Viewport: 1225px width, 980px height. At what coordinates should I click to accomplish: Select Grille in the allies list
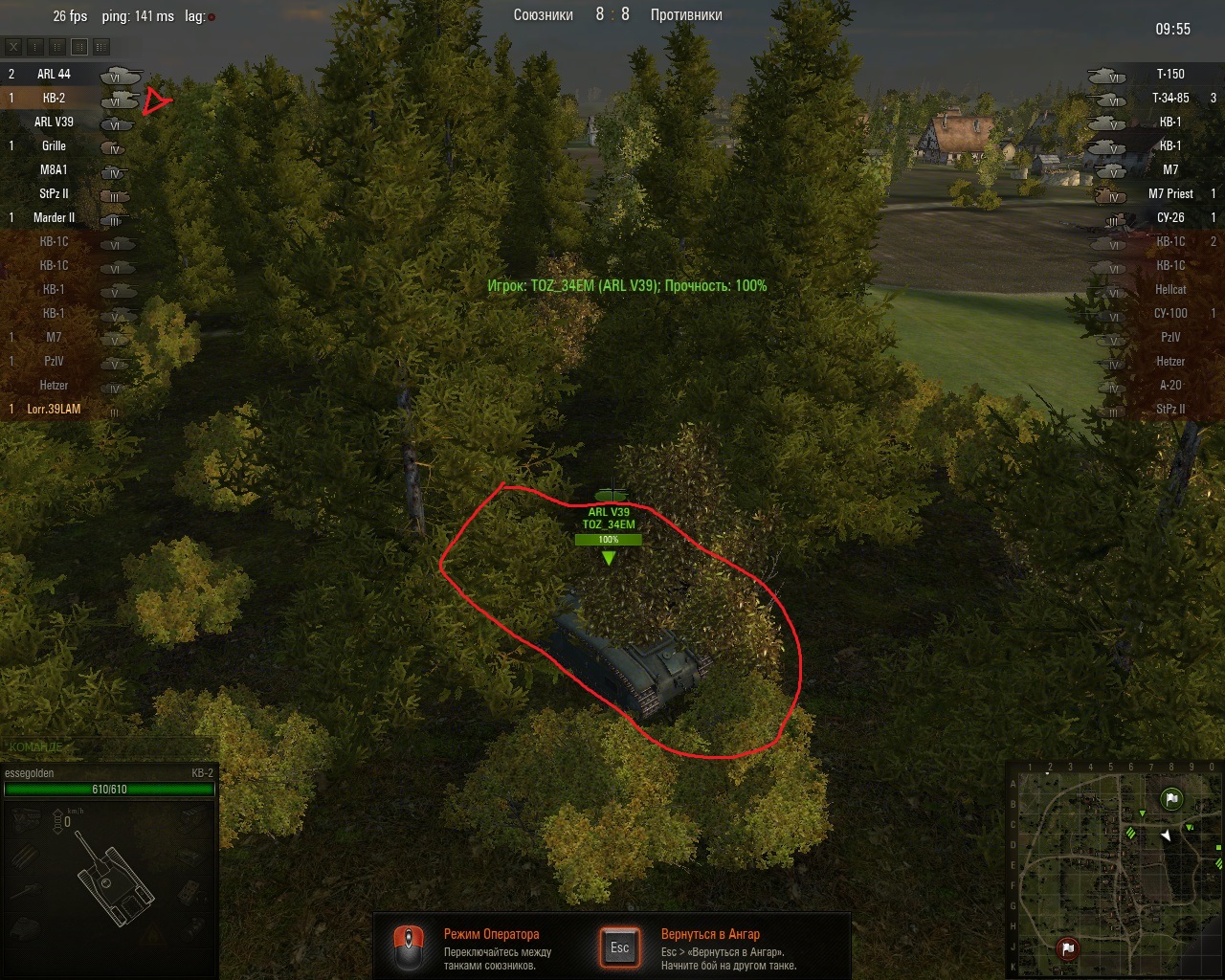(x=54, y=145)
